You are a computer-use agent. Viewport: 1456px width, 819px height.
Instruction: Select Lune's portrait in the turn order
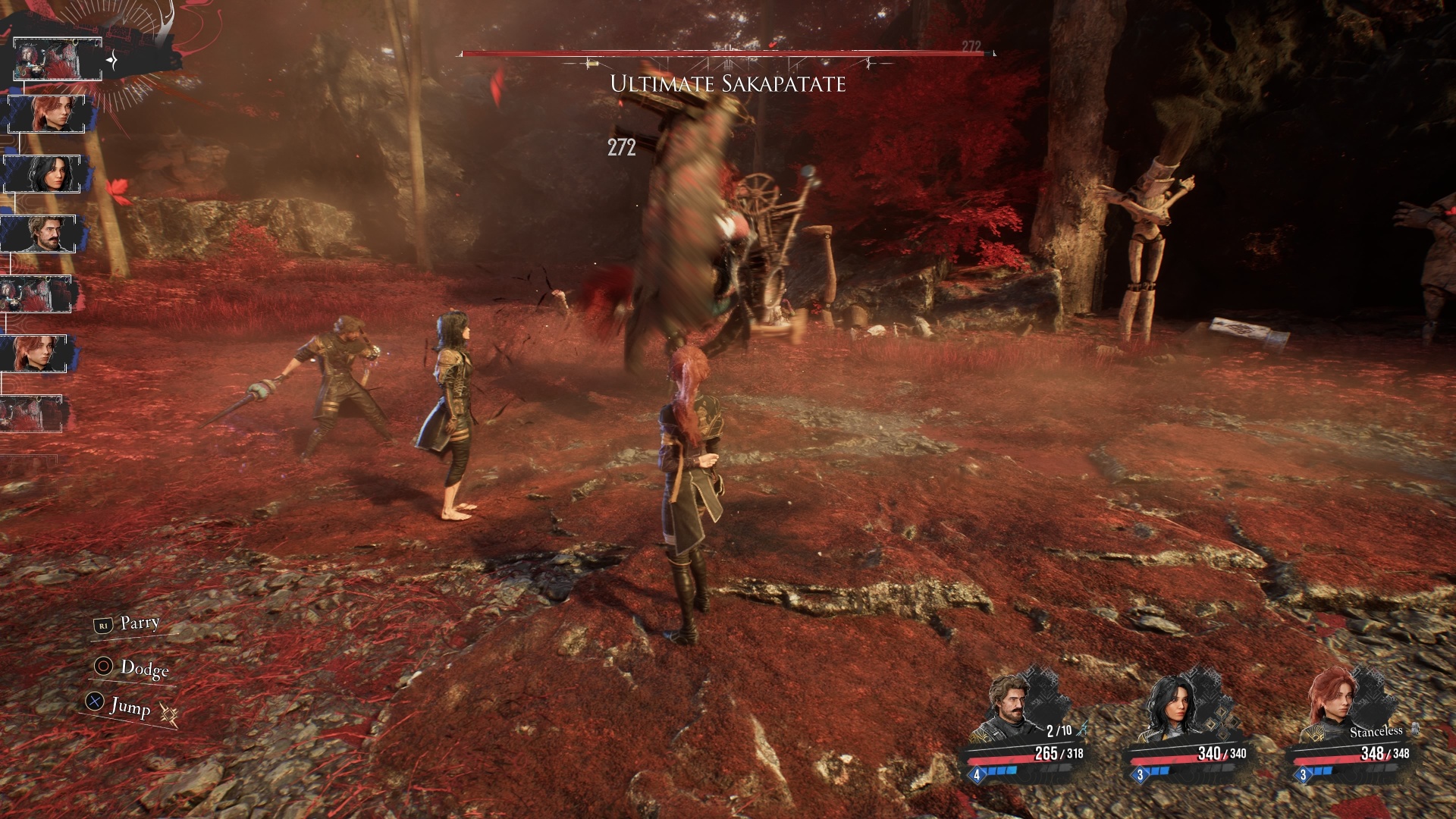tap(42, 174)
